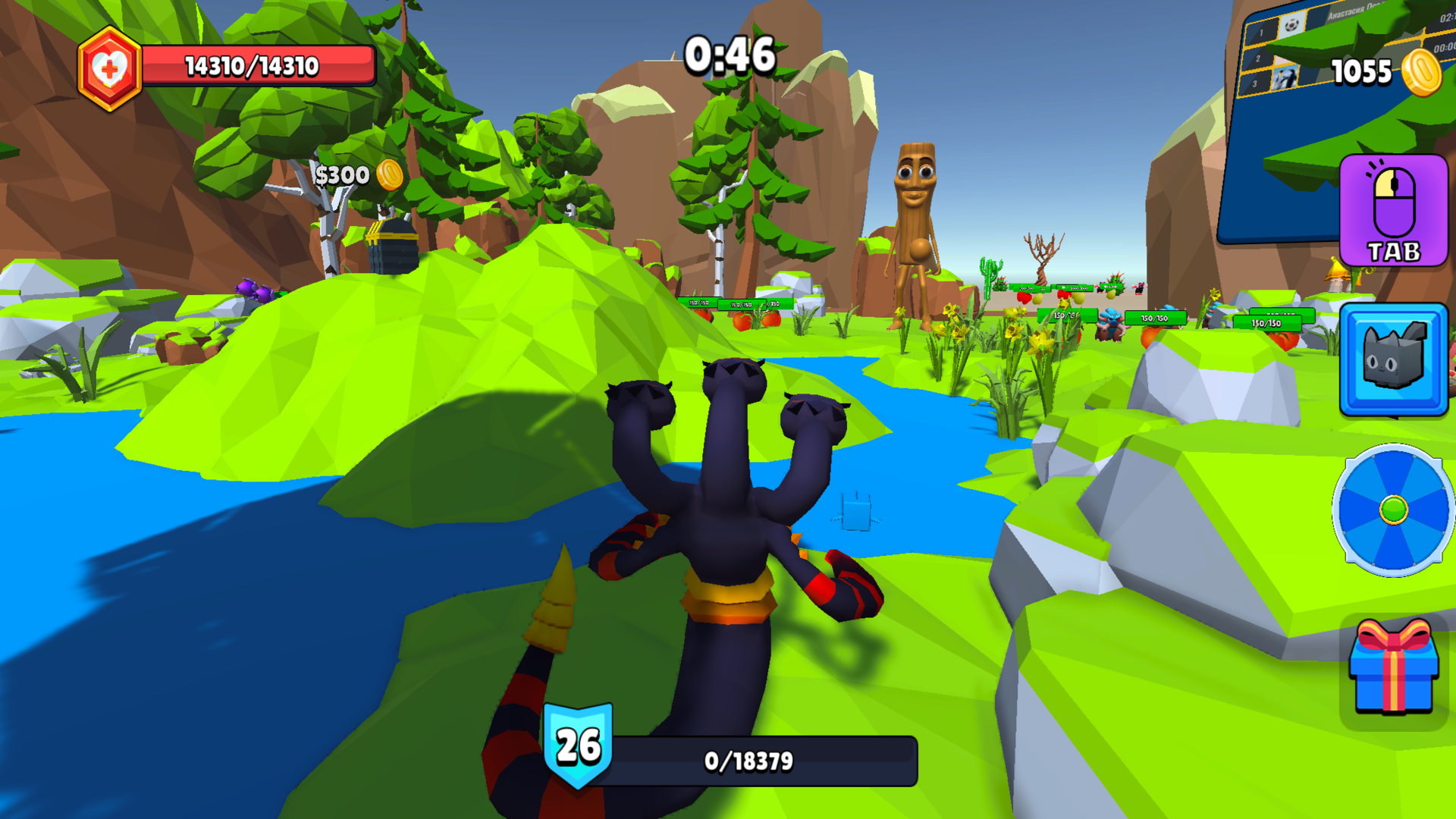1456x819 pixels.
Task: Click the heart health icon
Action: tap(111, 65)
